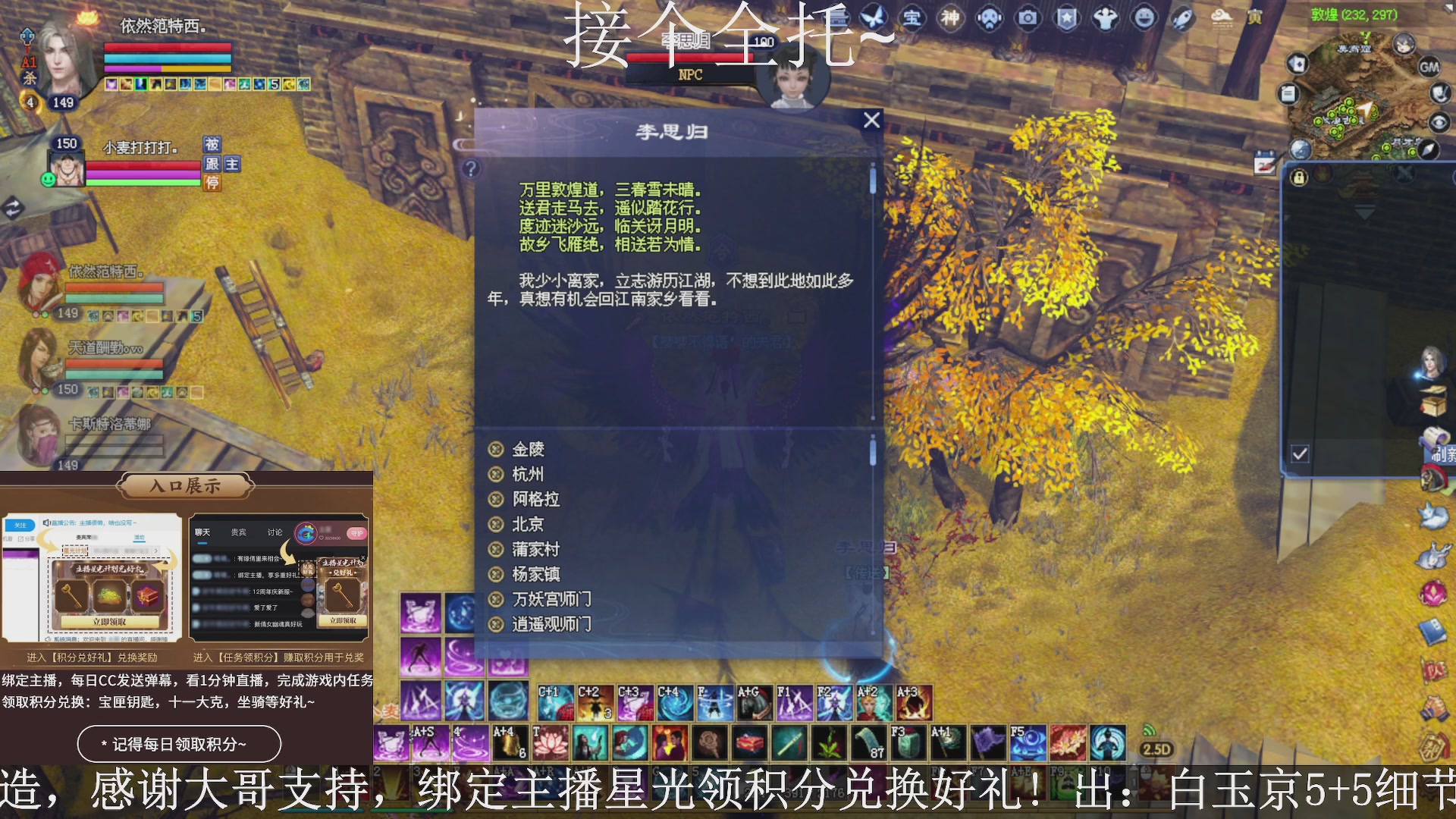This screenshot has width=1456, height=819.
Task: Open the 神 deity panel icon
Action: pos(951,19)
